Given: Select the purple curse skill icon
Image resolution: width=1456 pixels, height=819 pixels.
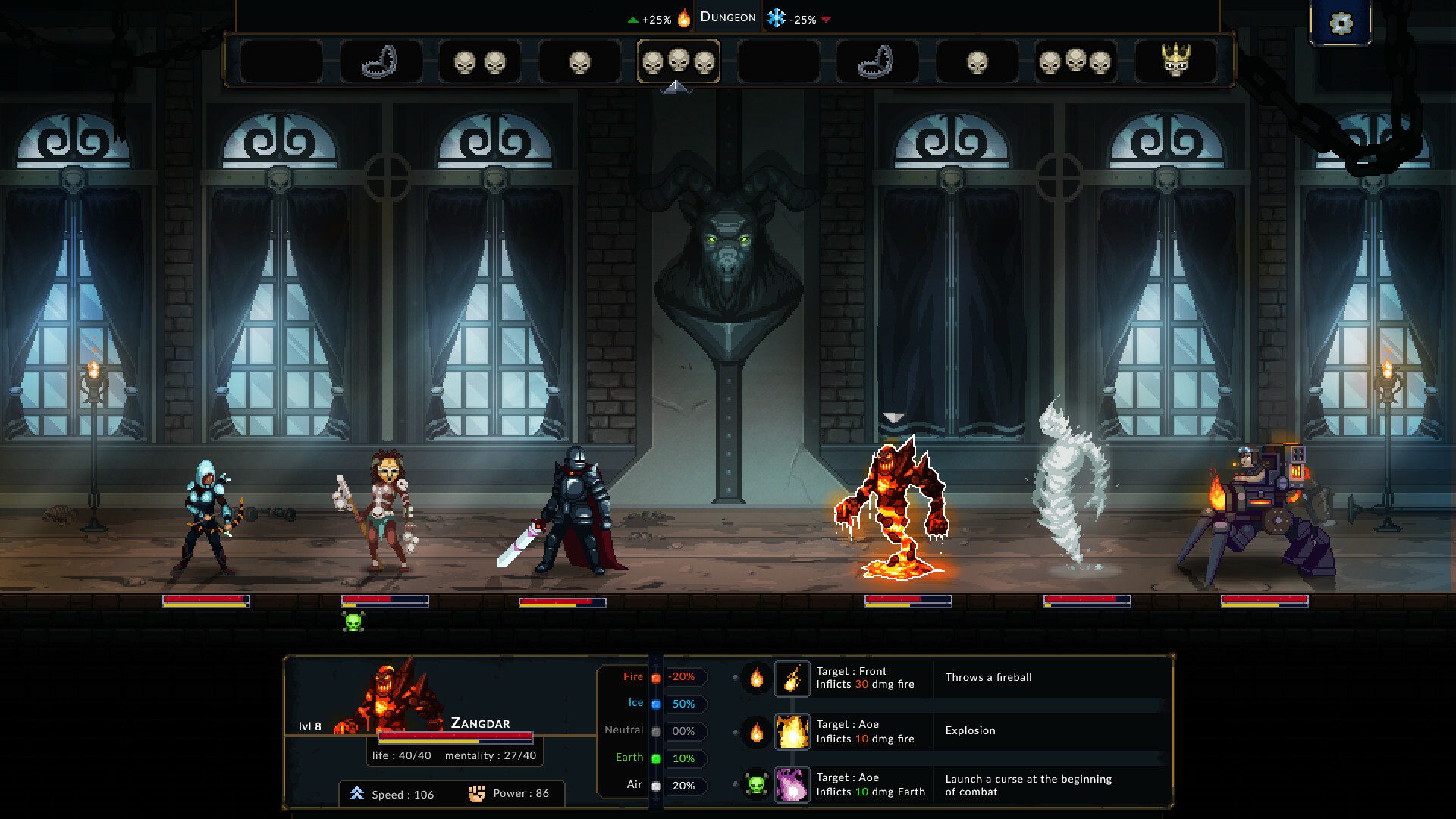Looking at the screenshot, I should pyautogui.click(x=791, y=785).
